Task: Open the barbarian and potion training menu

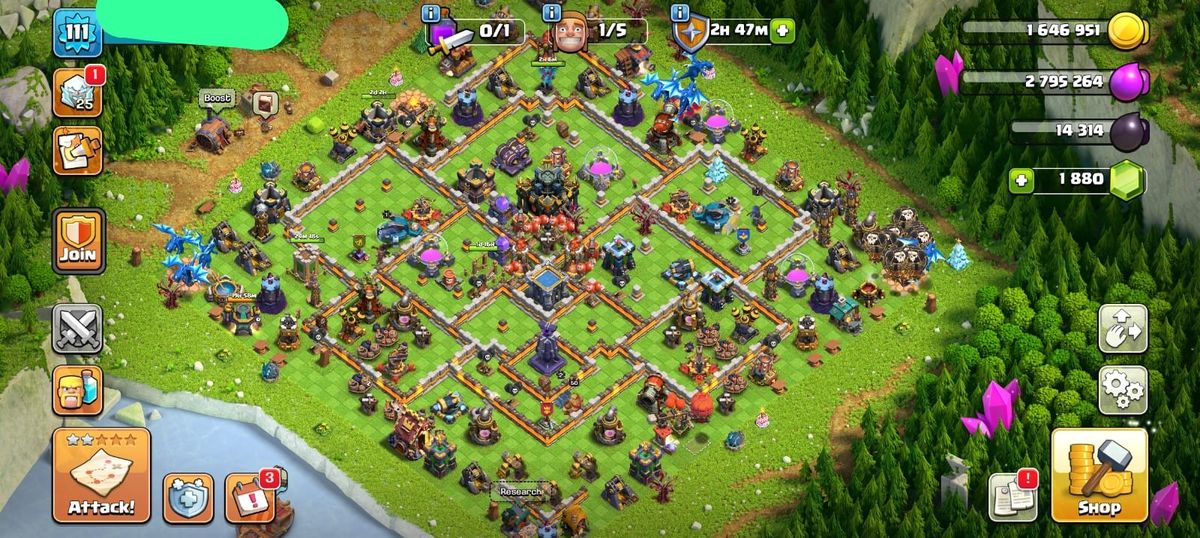Action: 78,390
